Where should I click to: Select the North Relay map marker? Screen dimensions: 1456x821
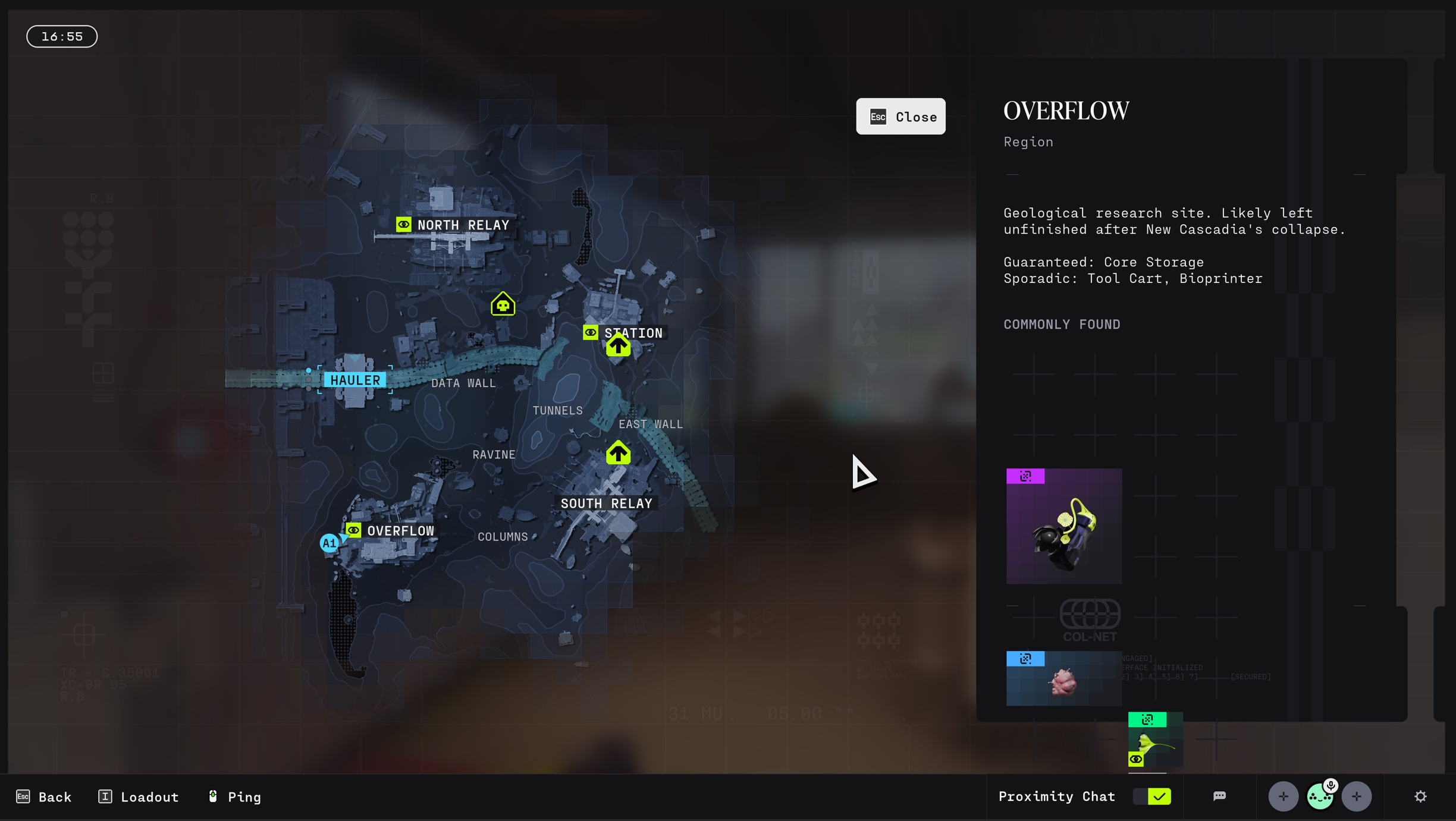coord(453,225)
